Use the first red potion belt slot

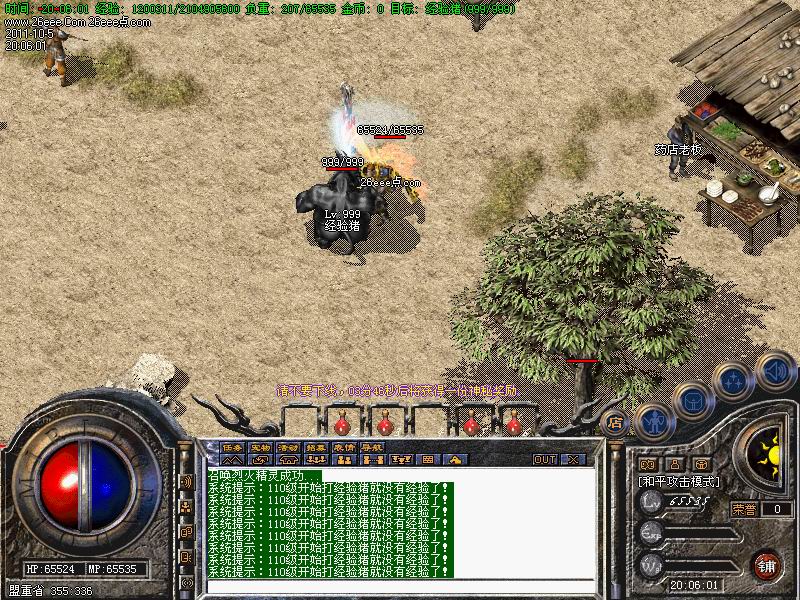tap(343, 424)
